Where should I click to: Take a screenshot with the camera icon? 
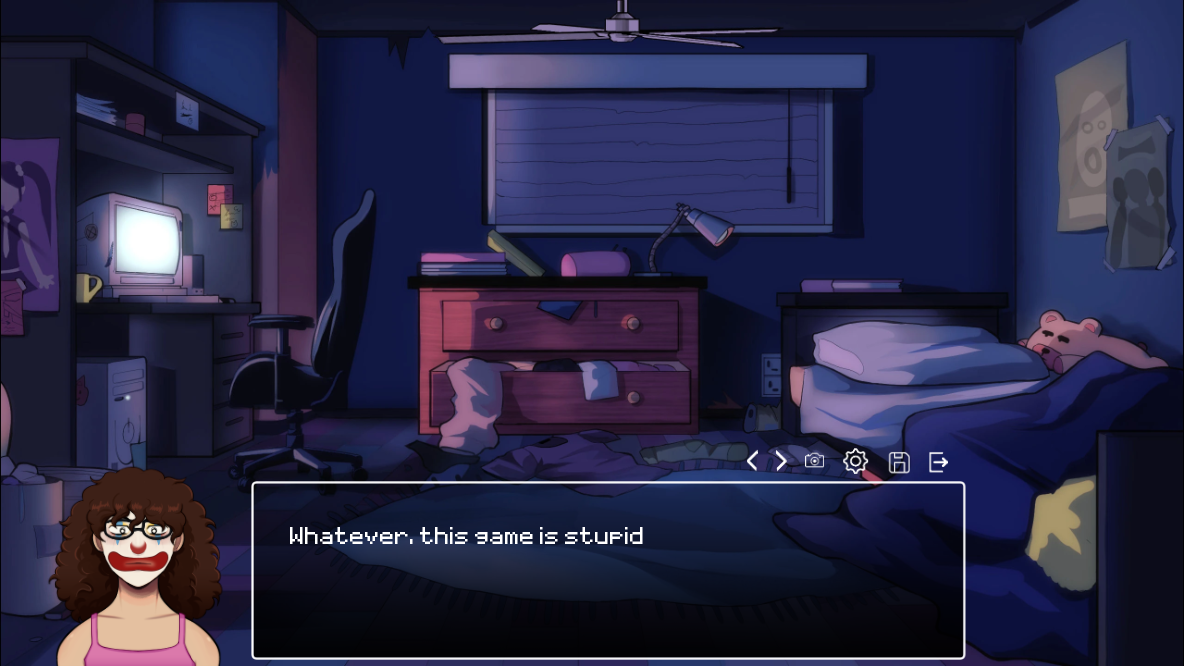815,461
